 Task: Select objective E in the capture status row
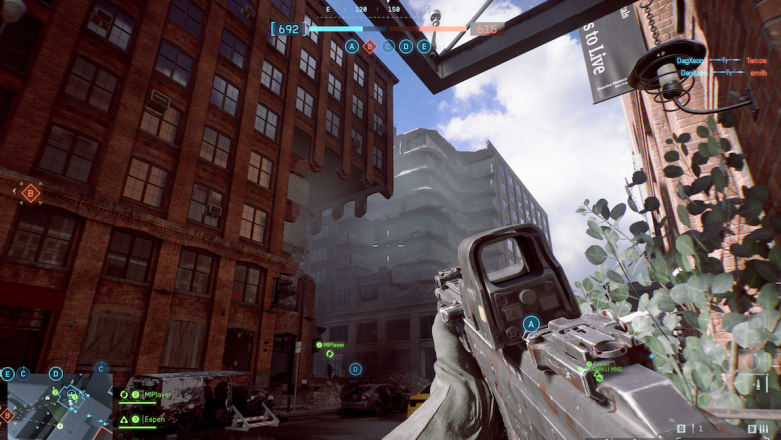pos(424,46)
